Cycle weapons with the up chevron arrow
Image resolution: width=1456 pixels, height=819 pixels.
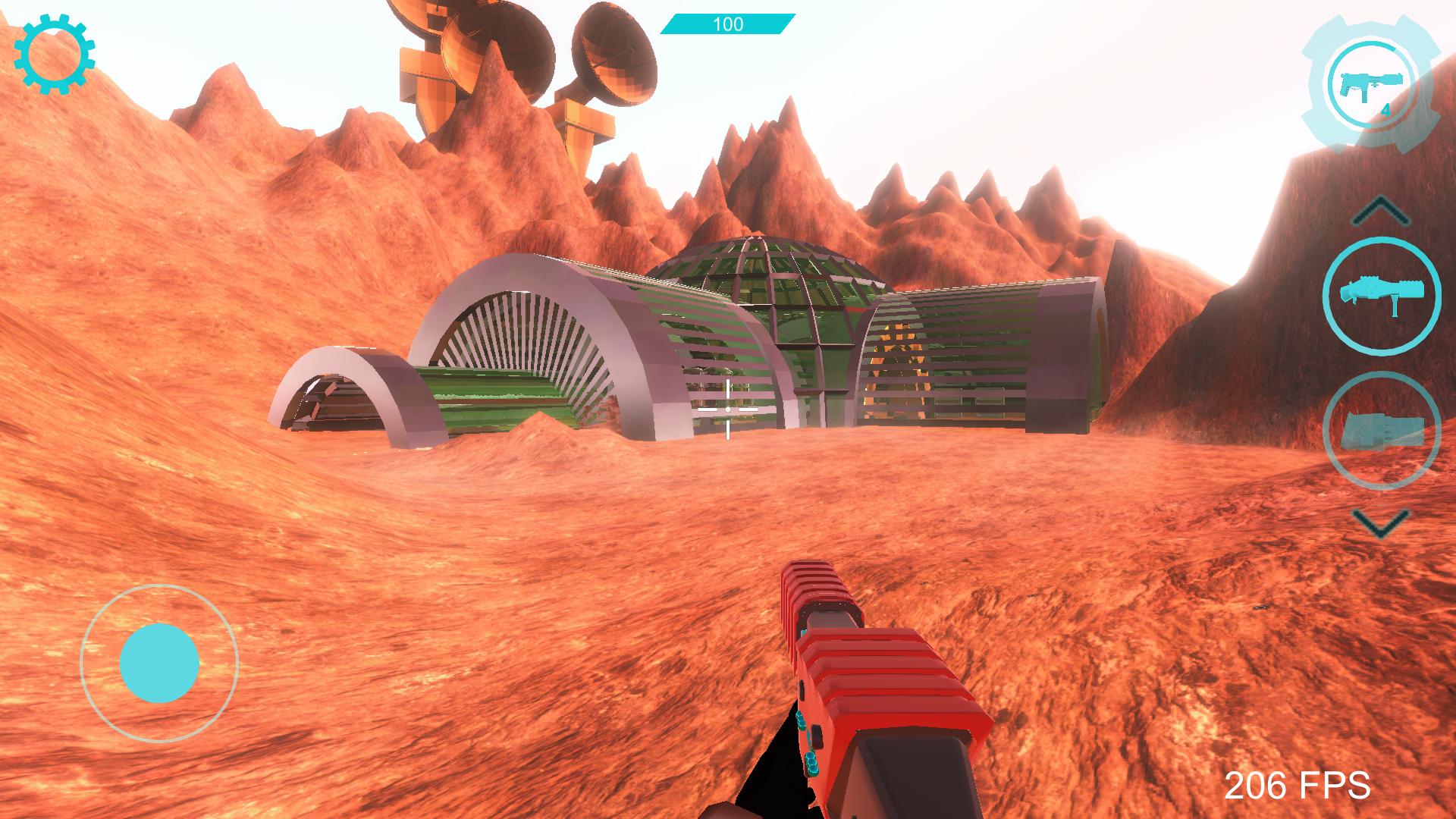tap(1380, 210)
